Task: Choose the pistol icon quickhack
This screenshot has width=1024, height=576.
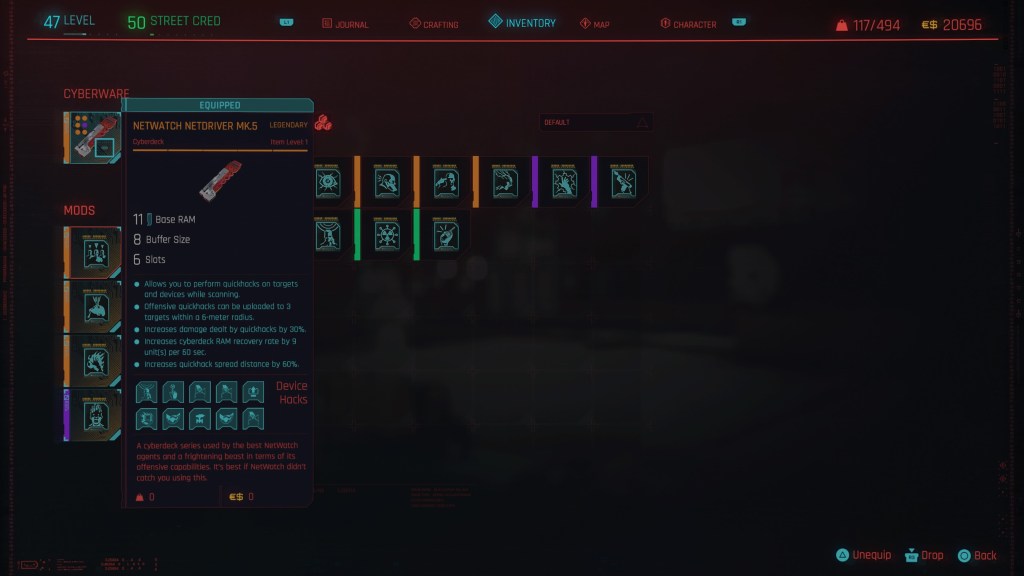Action: pyautogui.click(x=625, y=182)
